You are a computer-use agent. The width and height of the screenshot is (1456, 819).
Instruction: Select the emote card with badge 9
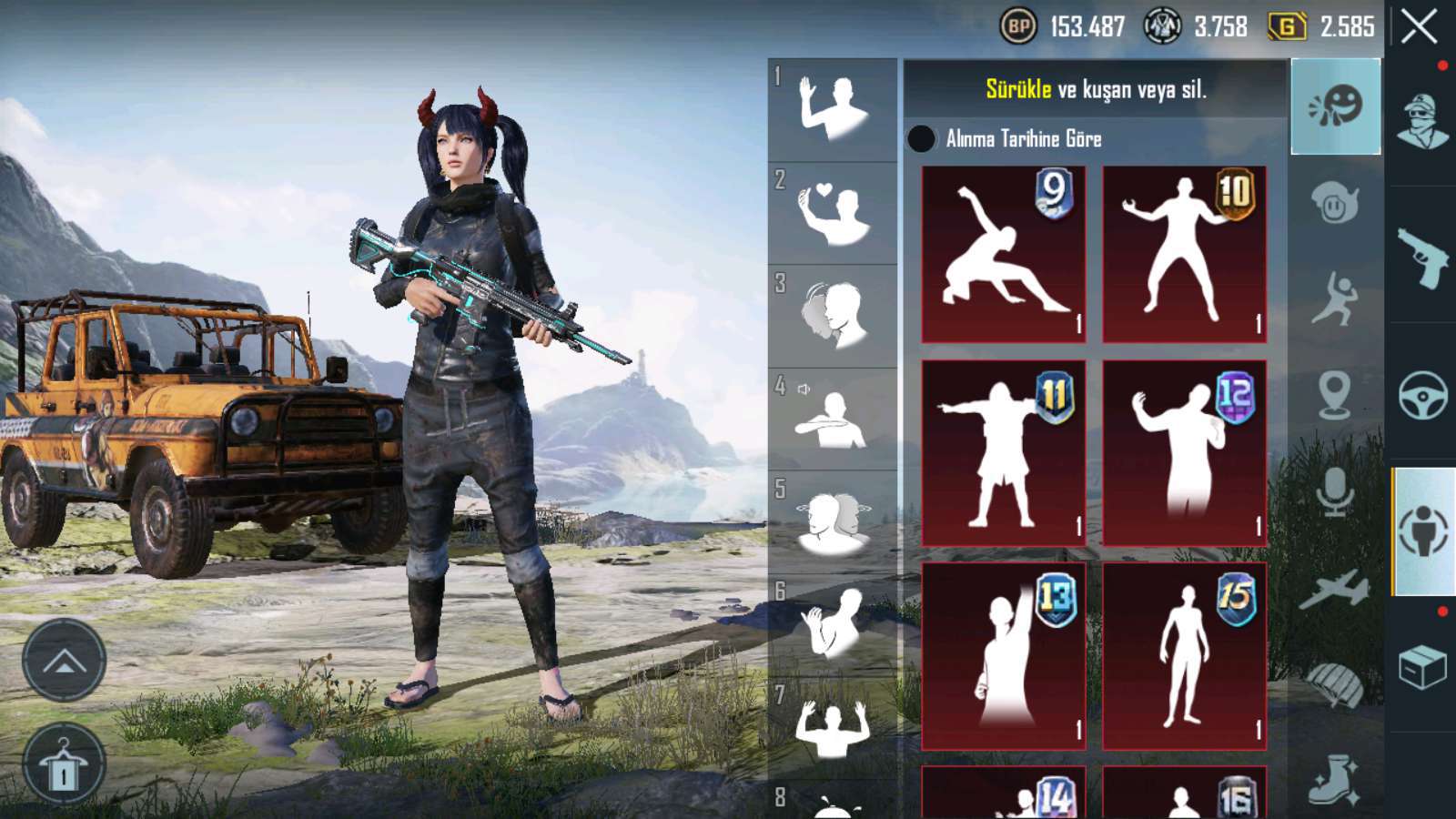point(1003,255)
